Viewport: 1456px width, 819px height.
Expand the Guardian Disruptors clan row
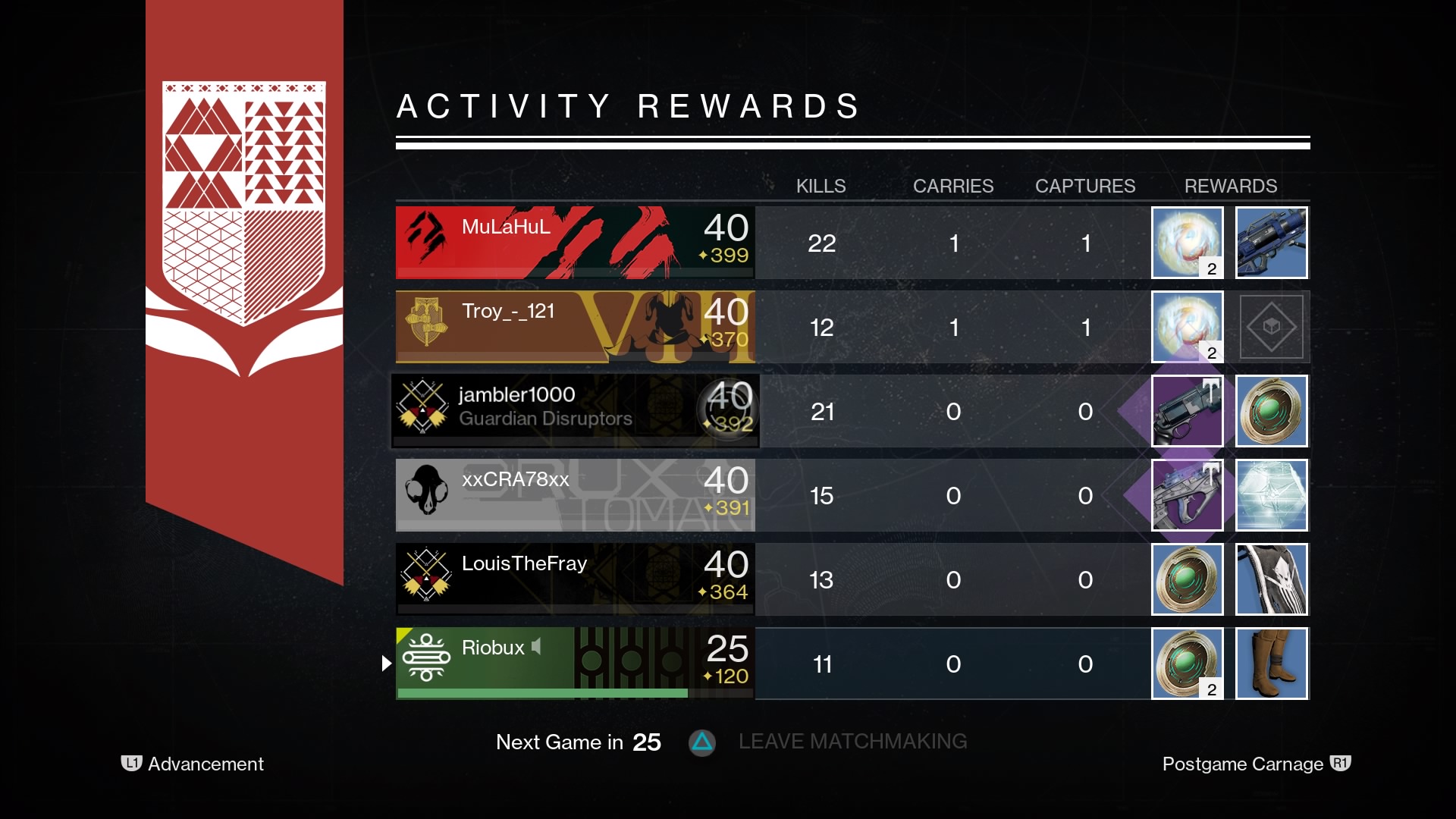tap(575, 411)
